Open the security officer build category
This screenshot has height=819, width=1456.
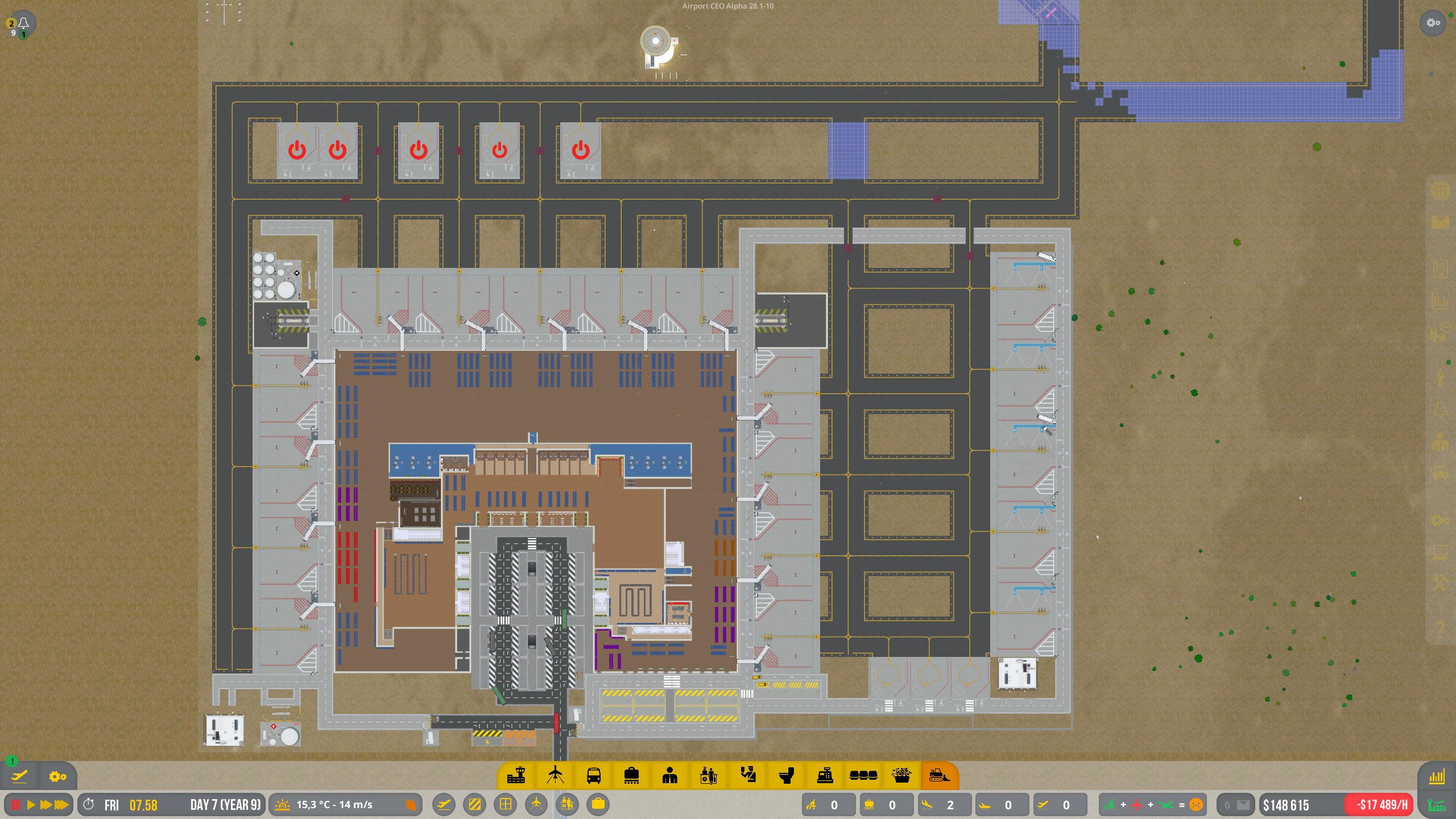[x=747, y=776]
